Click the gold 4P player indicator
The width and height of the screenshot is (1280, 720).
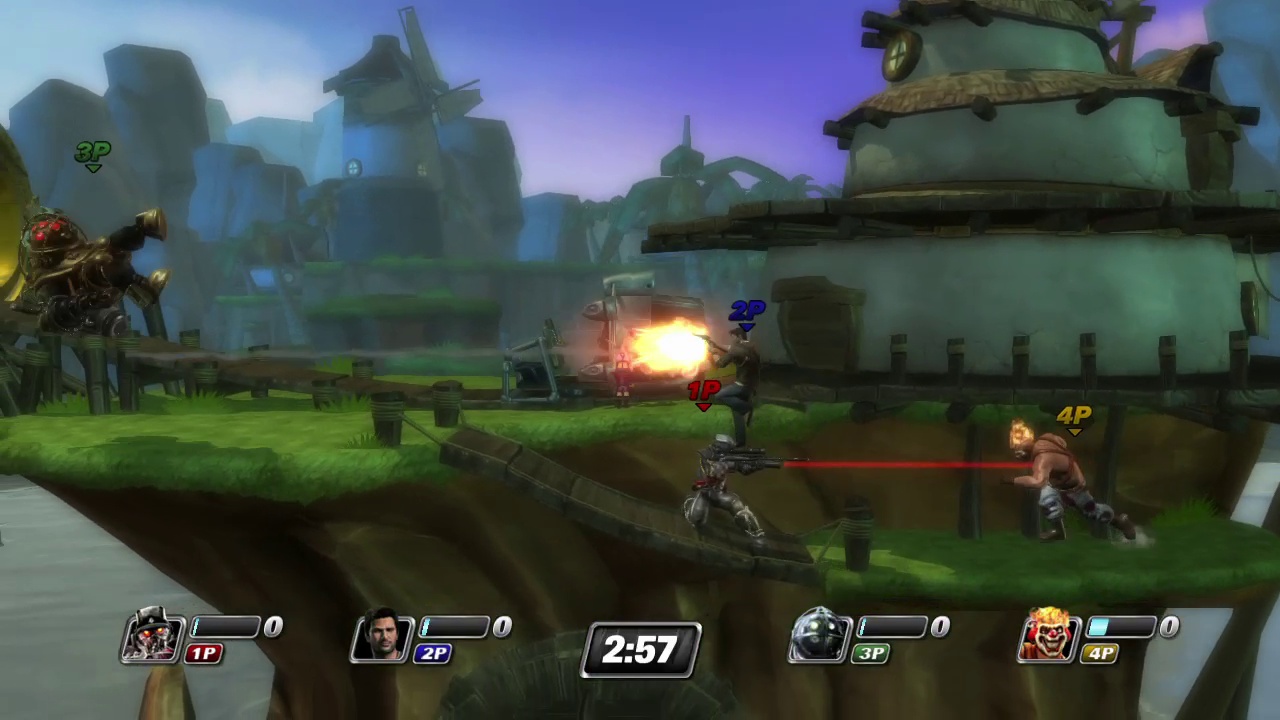[x=1072, y=414]
